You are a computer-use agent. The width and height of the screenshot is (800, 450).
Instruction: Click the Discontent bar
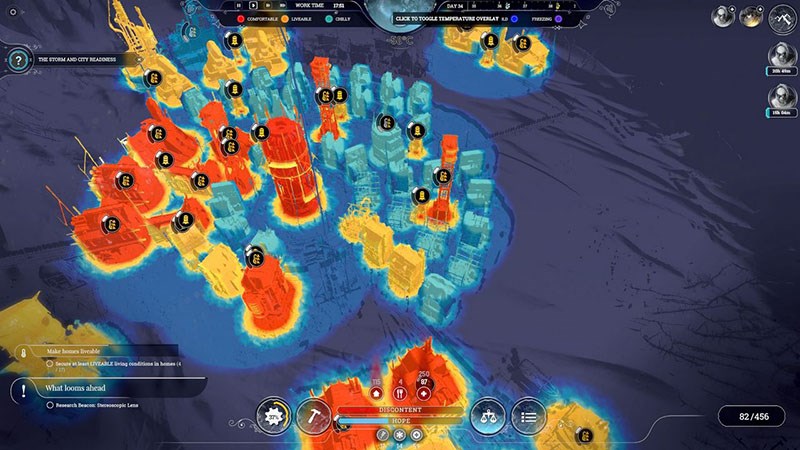tap(399, 410)
